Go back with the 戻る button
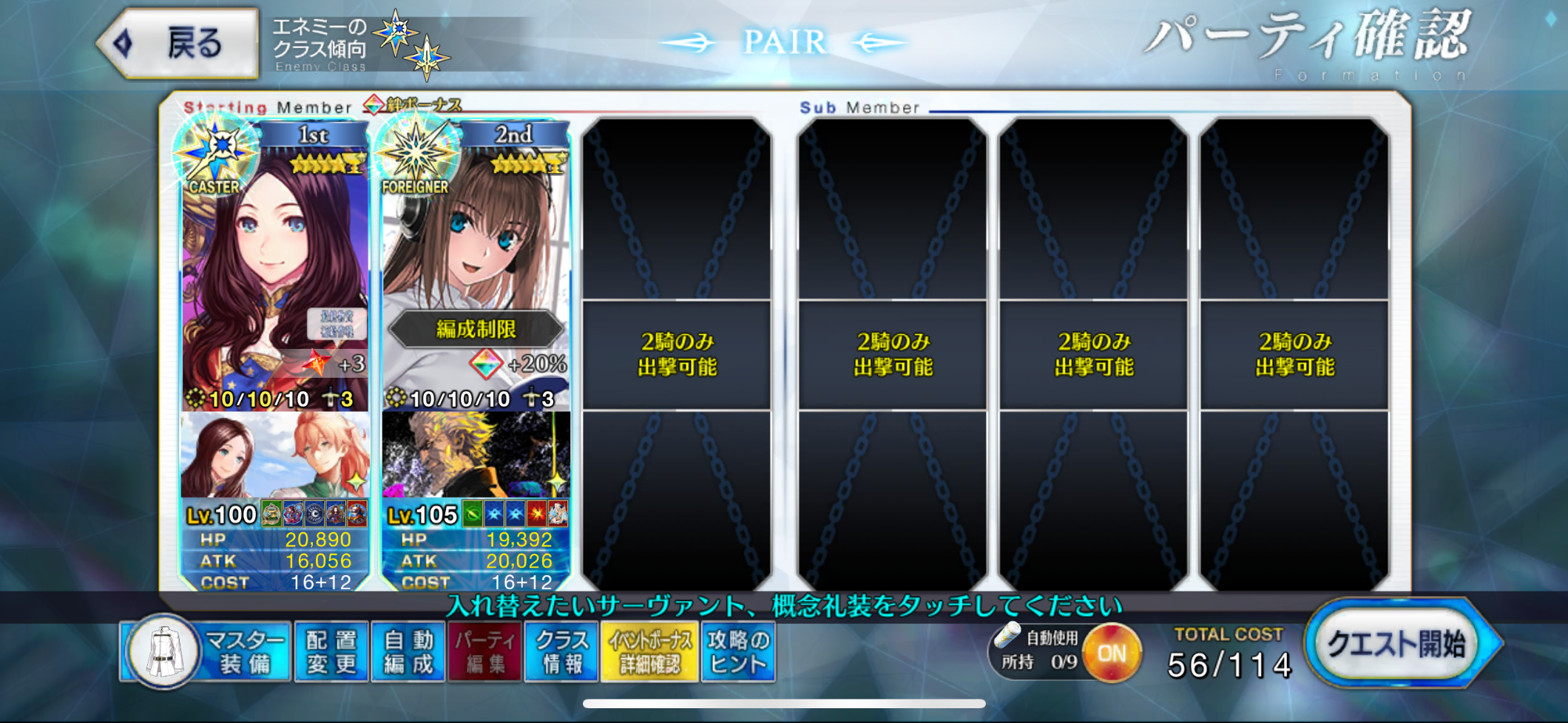1568x723 pixels. [x=179, y=44]
